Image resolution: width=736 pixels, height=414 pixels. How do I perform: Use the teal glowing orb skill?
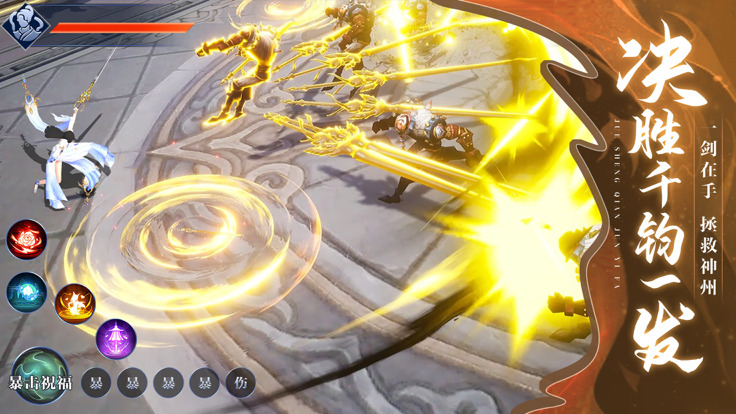point(27,291)
